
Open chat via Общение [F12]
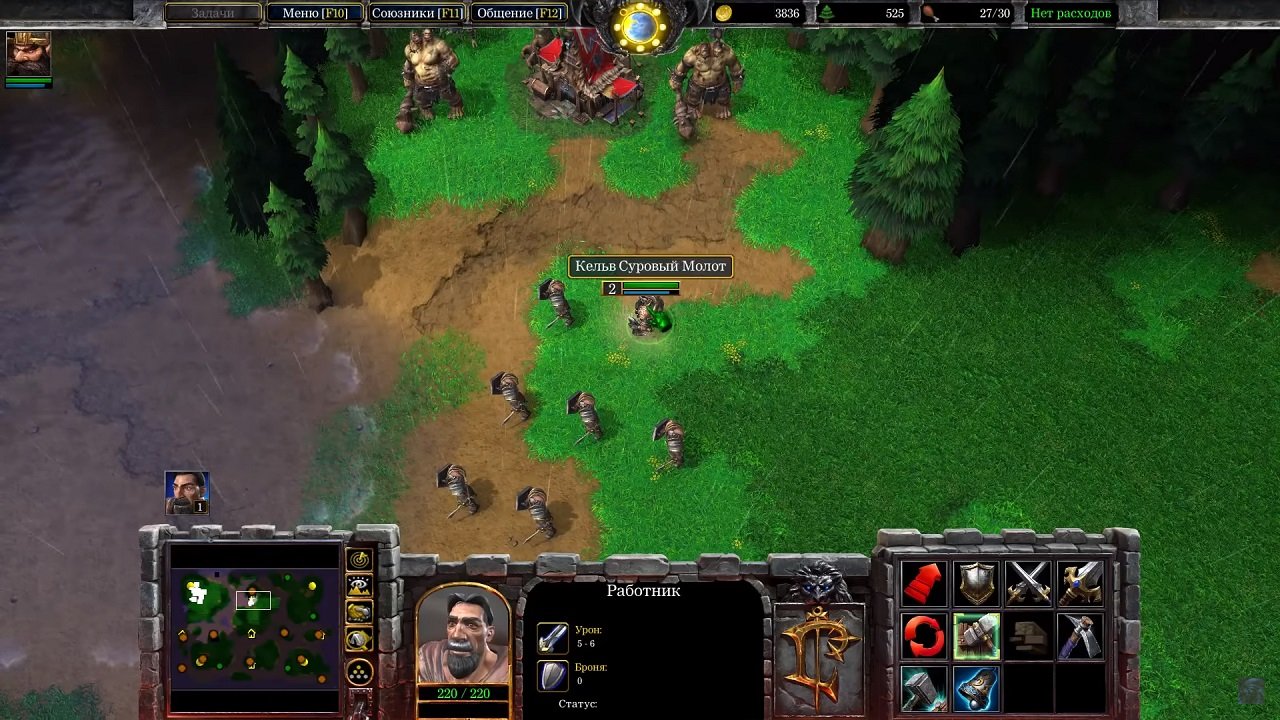click(520, 13)
